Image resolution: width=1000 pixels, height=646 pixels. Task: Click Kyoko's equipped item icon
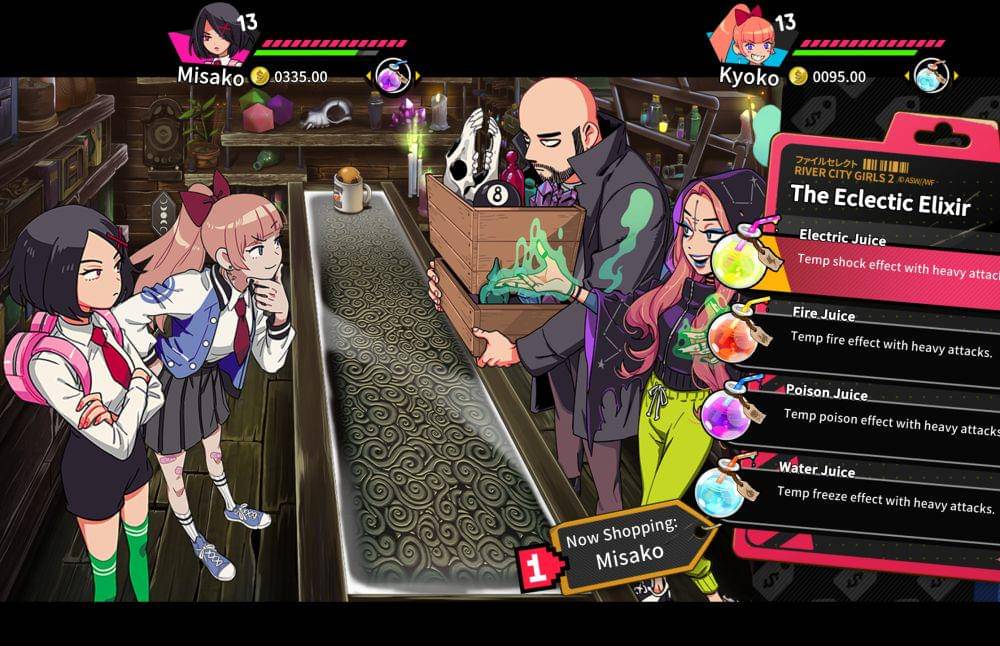pyautogui.click(x=930, y=75)
